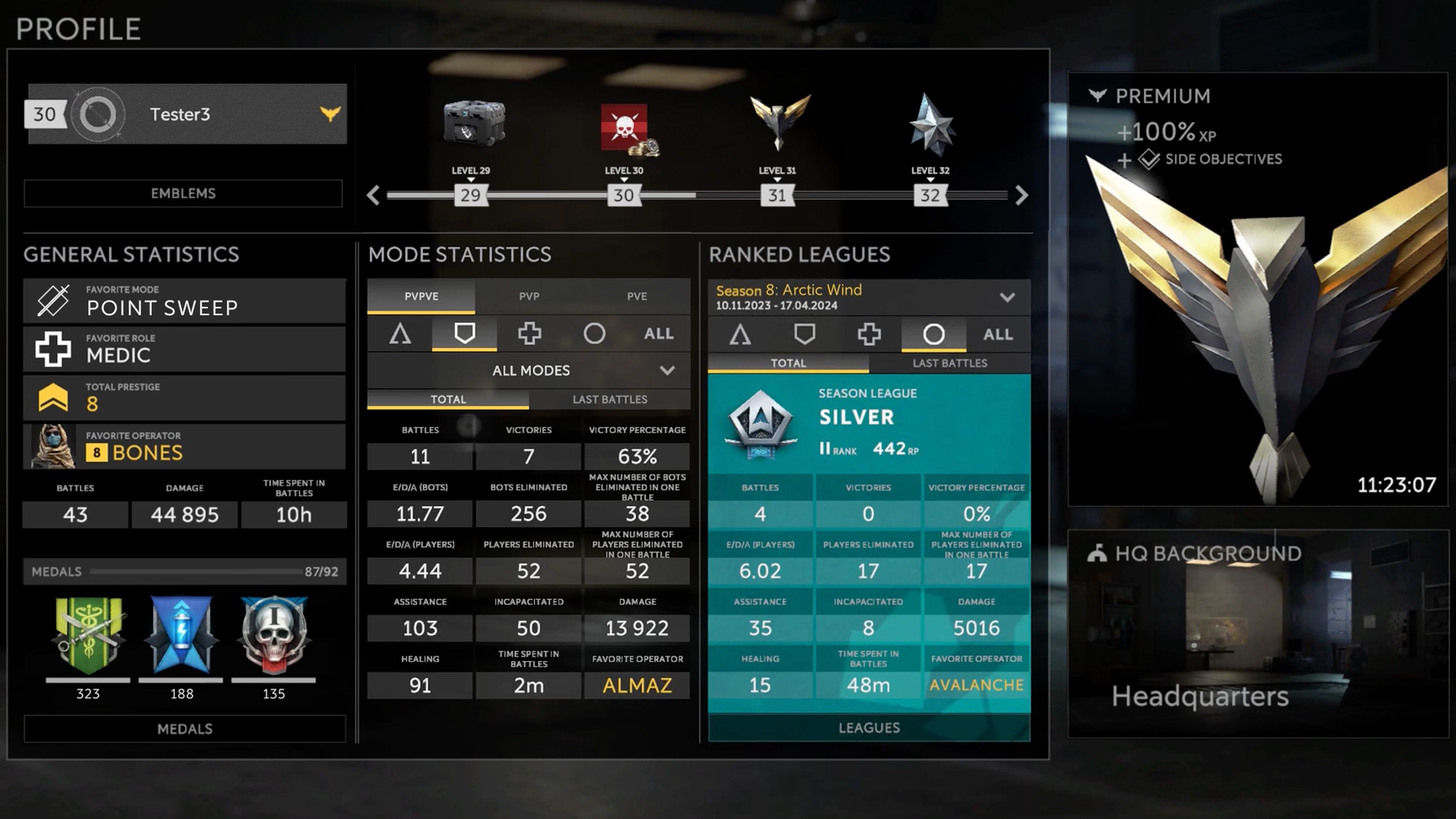1456x819 pixels.
Task: Open the Medals button
Action: pyautogui.click(x=185, y=729)
